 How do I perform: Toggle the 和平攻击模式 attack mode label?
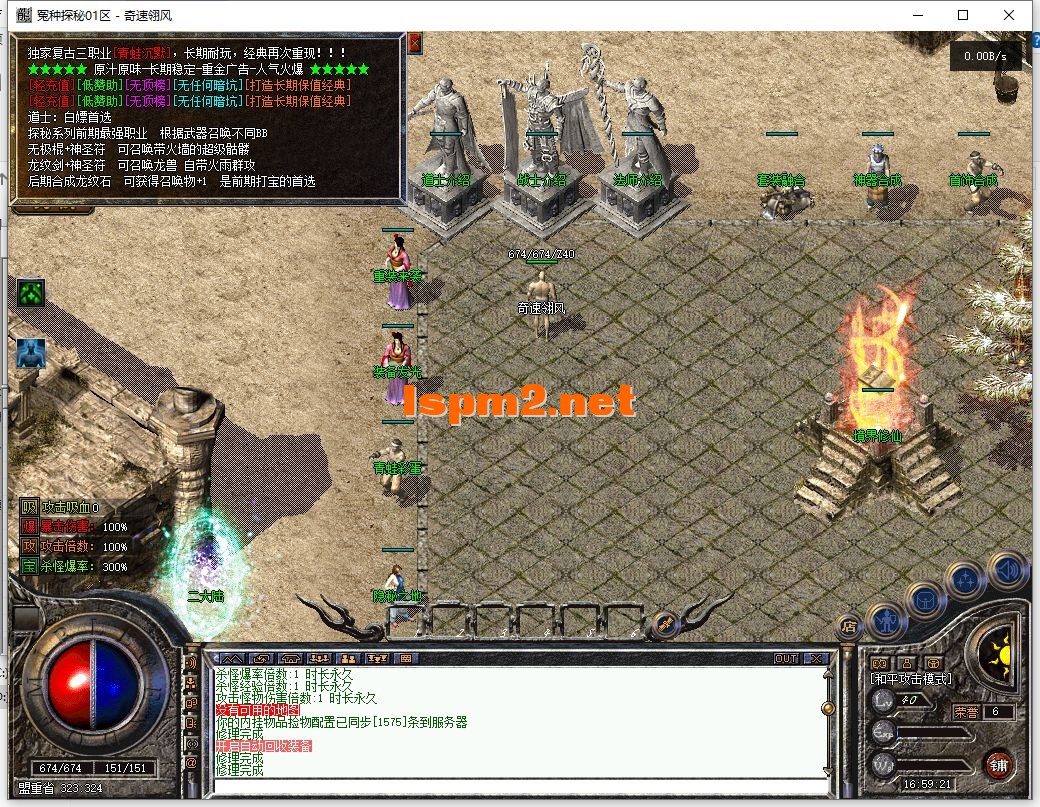click(x=911, y=679)
